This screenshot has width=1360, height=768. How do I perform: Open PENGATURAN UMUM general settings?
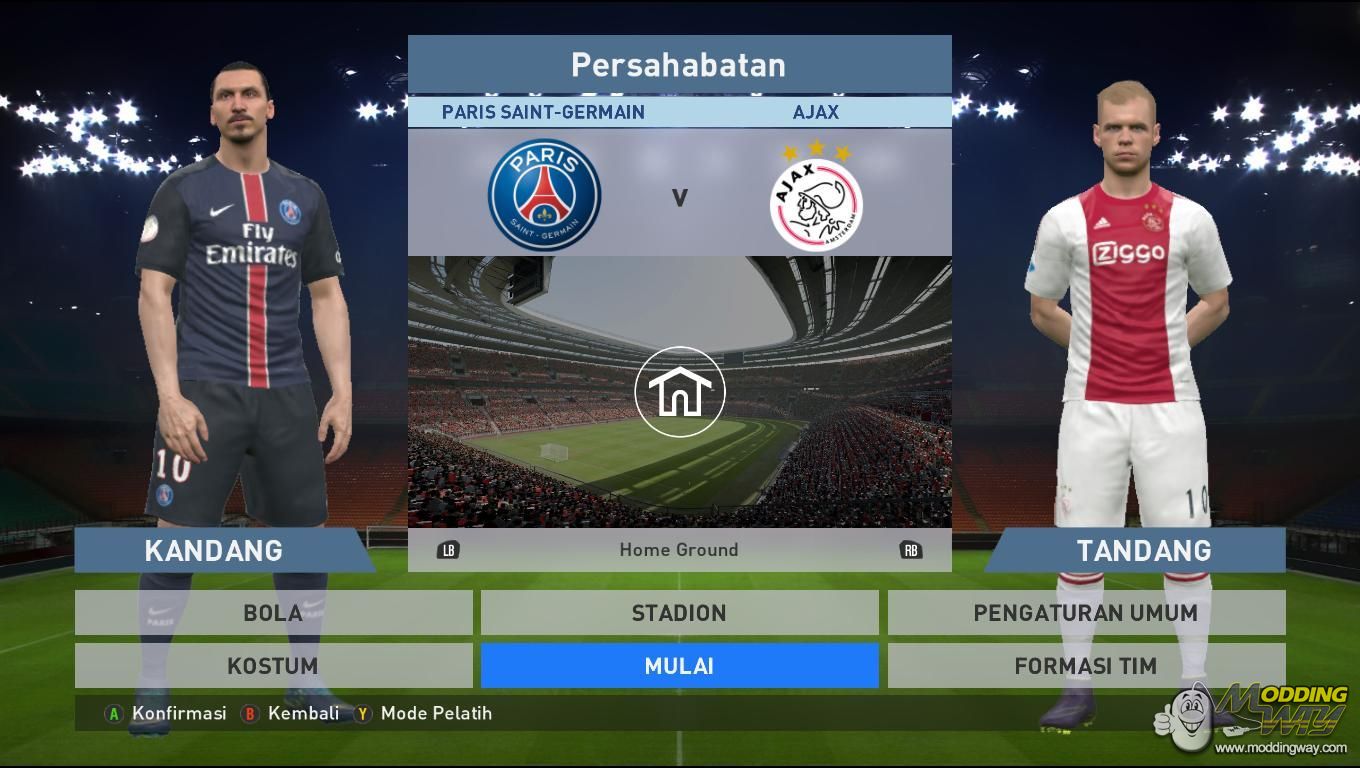pyautogui.click(x=1086, y=613)
